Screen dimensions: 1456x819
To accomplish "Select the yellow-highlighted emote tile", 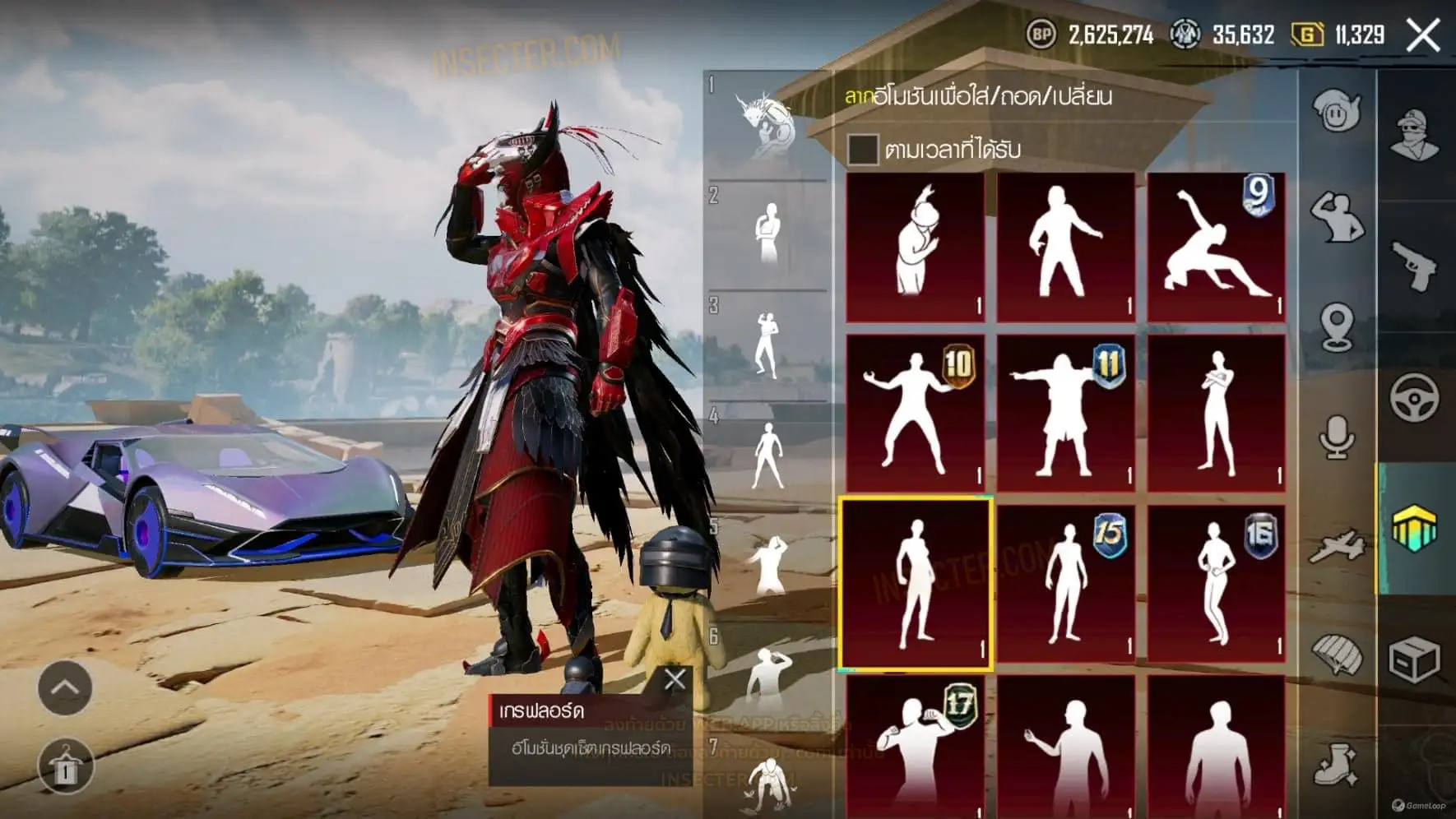I will (x=915, y=583).
